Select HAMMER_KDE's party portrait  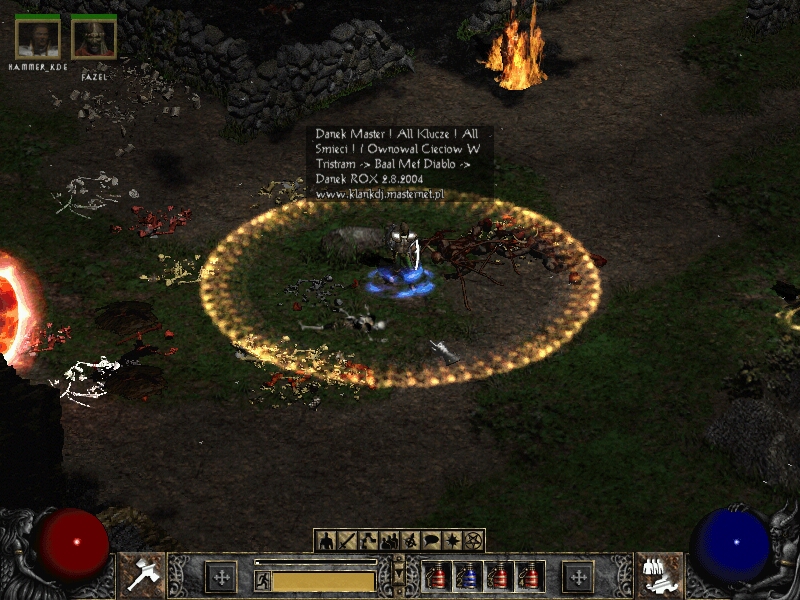point(38,37)
